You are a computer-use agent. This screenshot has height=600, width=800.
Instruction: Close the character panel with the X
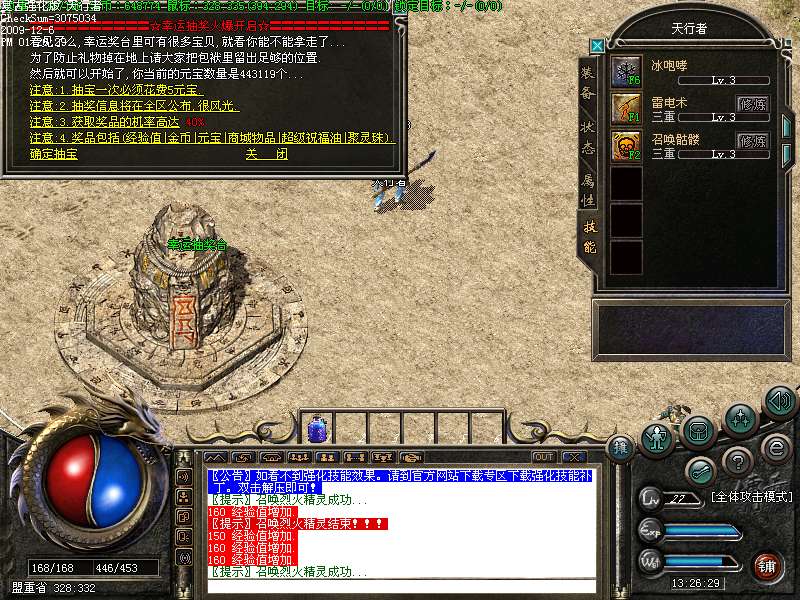[x=597, y=45]
